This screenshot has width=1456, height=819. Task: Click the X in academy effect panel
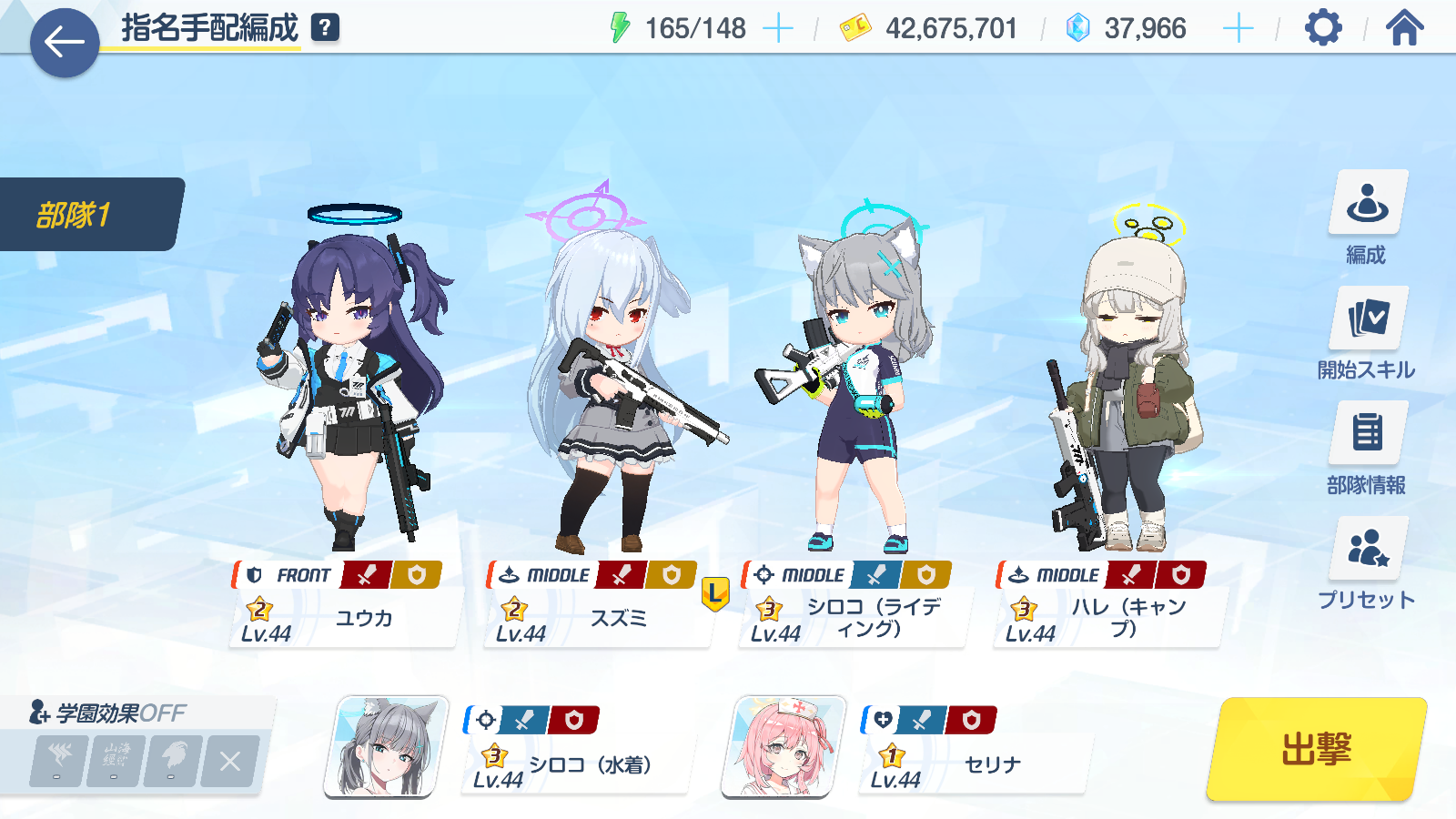(230, 761)
